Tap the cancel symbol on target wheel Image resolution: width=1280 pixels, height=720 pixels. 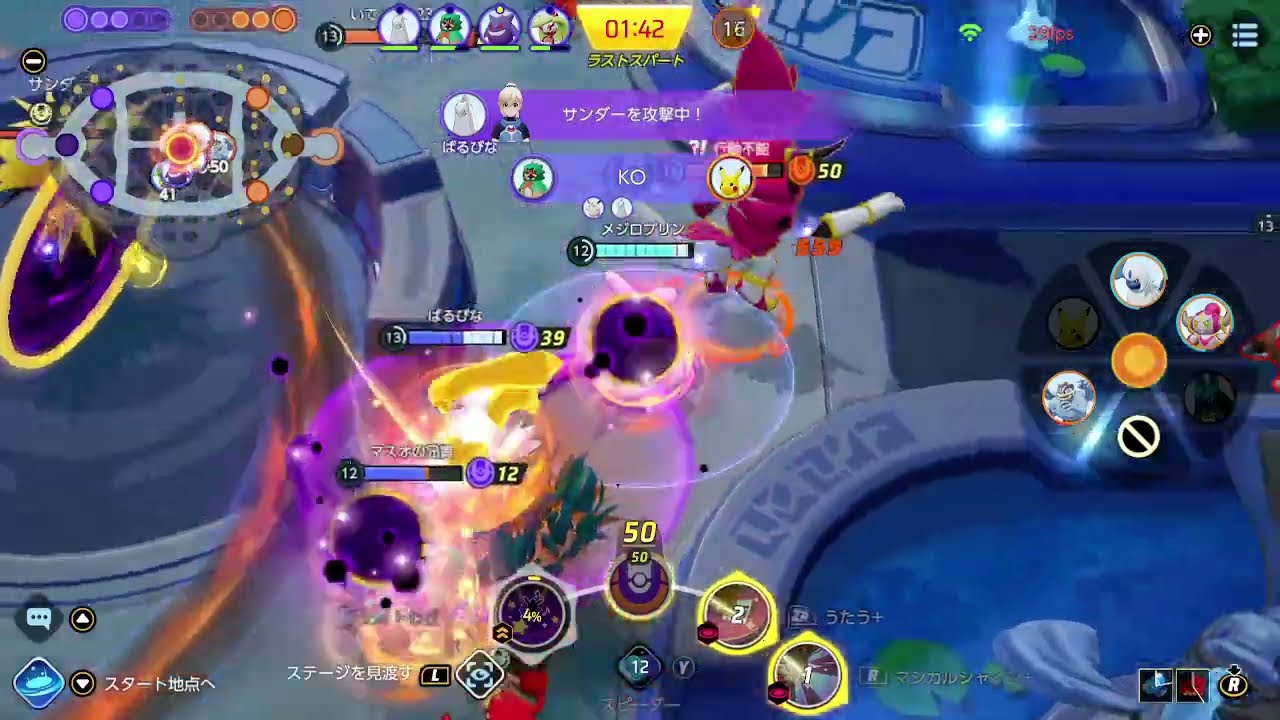(1138, 436)
